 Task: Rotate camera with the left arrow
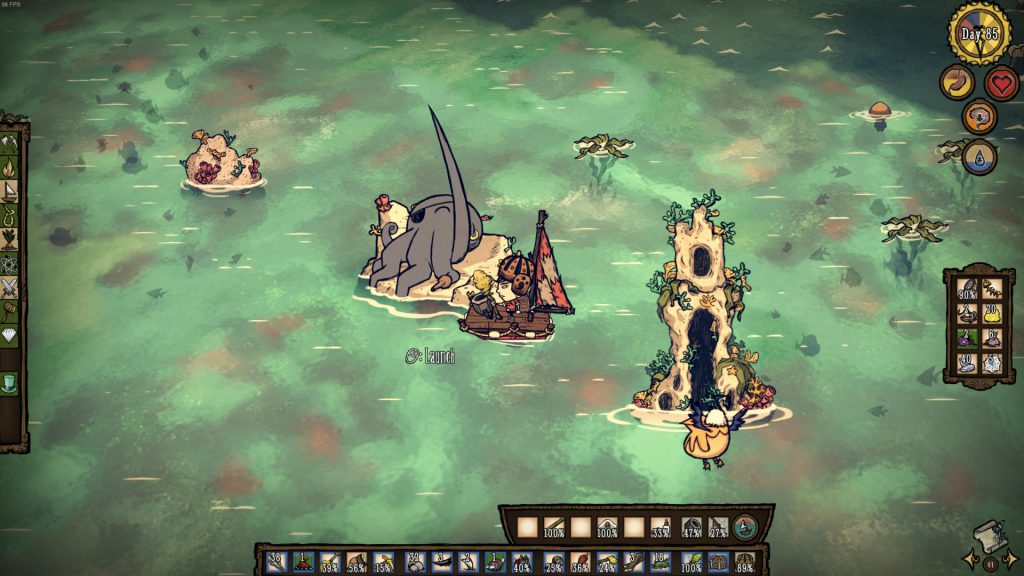tap(969, 558)
